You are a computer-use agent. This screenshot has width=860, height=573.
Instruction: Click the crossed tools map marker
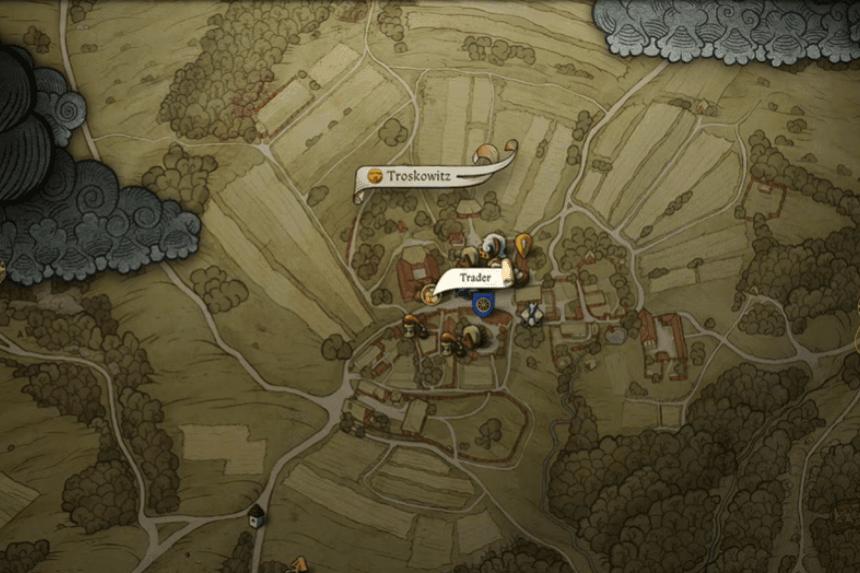531,313
